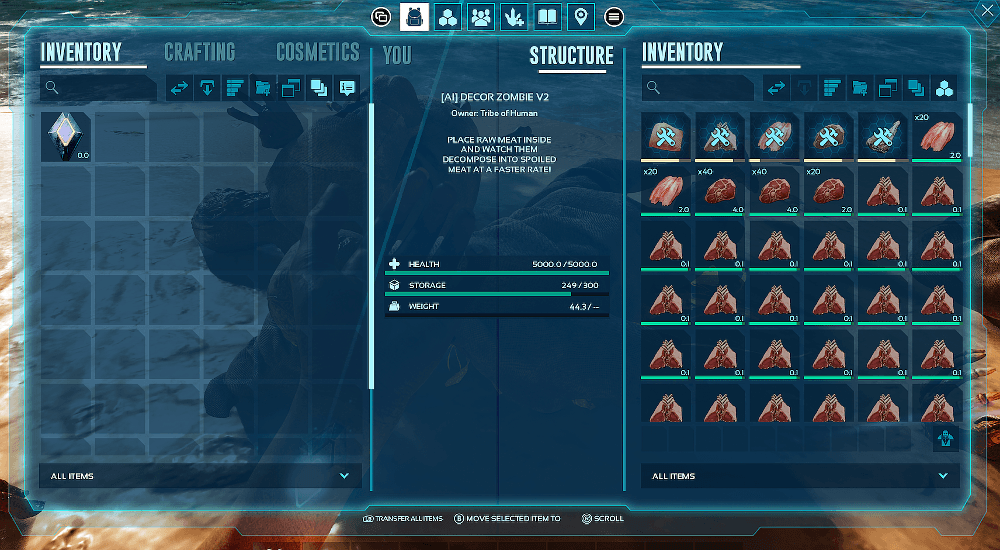Toggle the speech-bubble tooltip button in player toolbar
Screen dimensions: 1000x550
[x=347, y=88]
